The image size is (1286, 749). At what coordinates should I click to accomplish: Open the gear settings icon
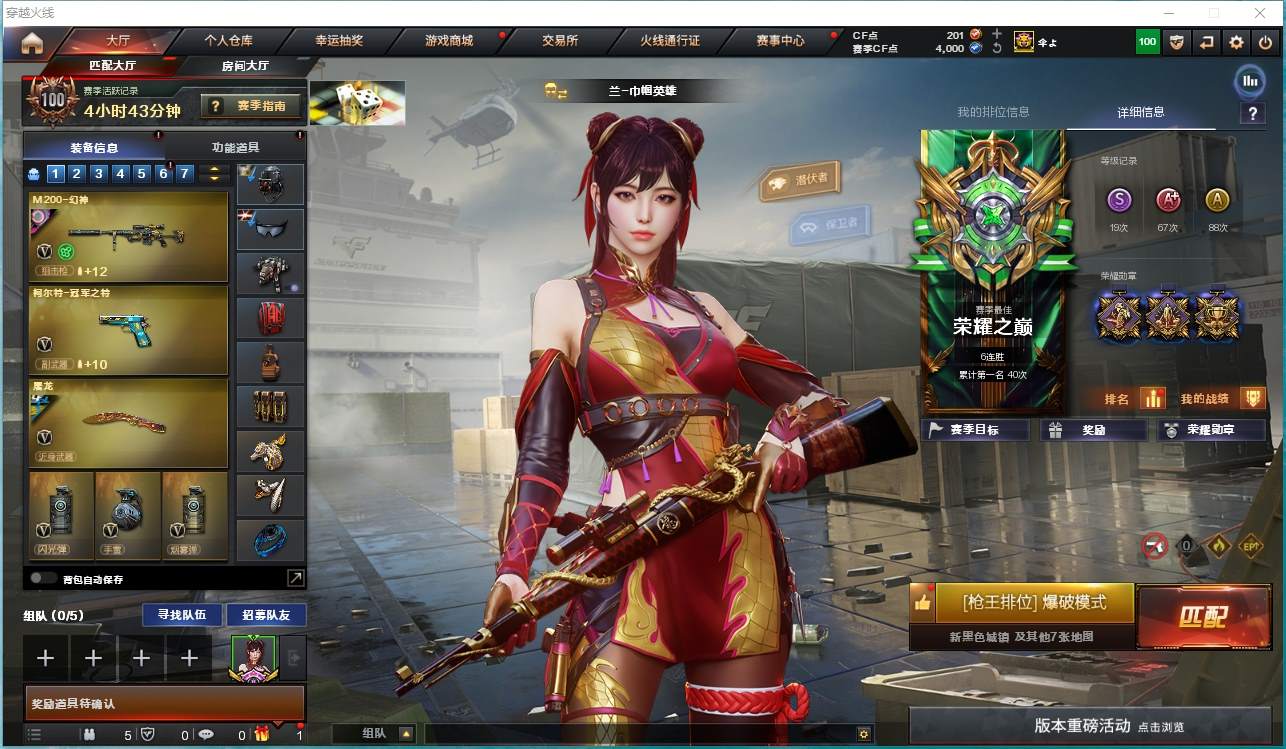[1236, 42]
